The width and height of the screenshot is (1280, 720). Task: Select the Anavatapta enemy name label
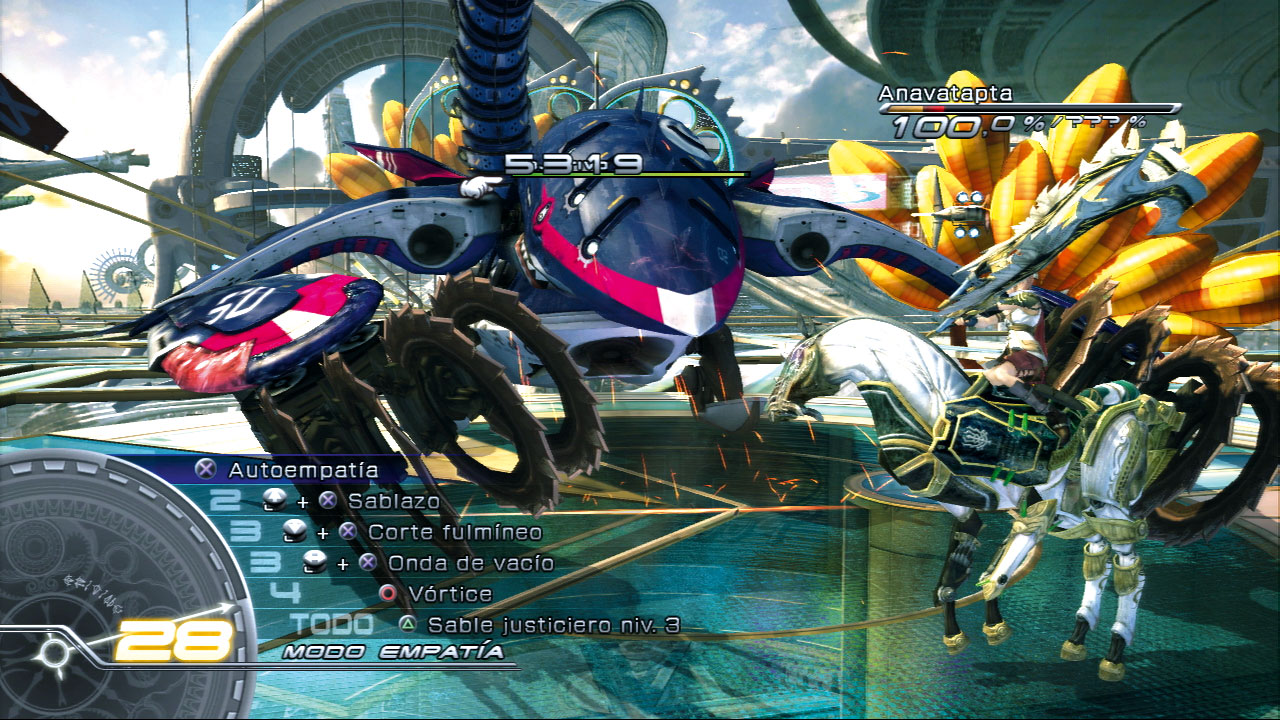pos(944,91)
